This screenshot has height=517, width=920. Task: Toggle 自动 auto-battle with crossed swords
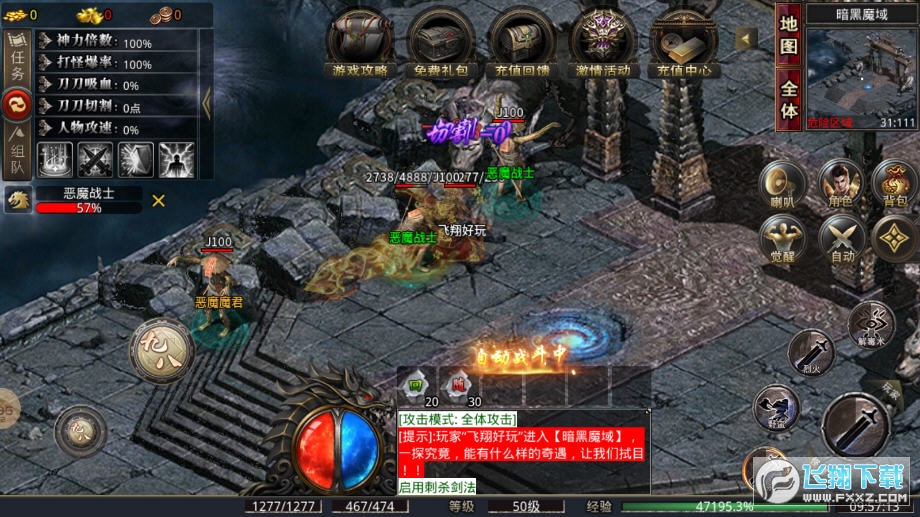842,241
